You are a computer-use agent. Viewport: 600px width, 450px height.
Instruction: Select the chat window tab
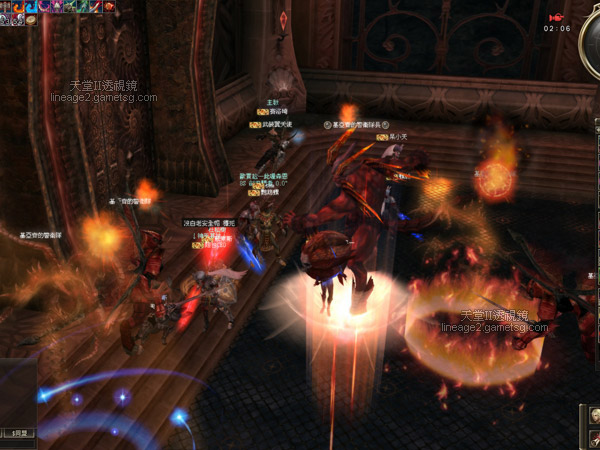pos(20,432)
